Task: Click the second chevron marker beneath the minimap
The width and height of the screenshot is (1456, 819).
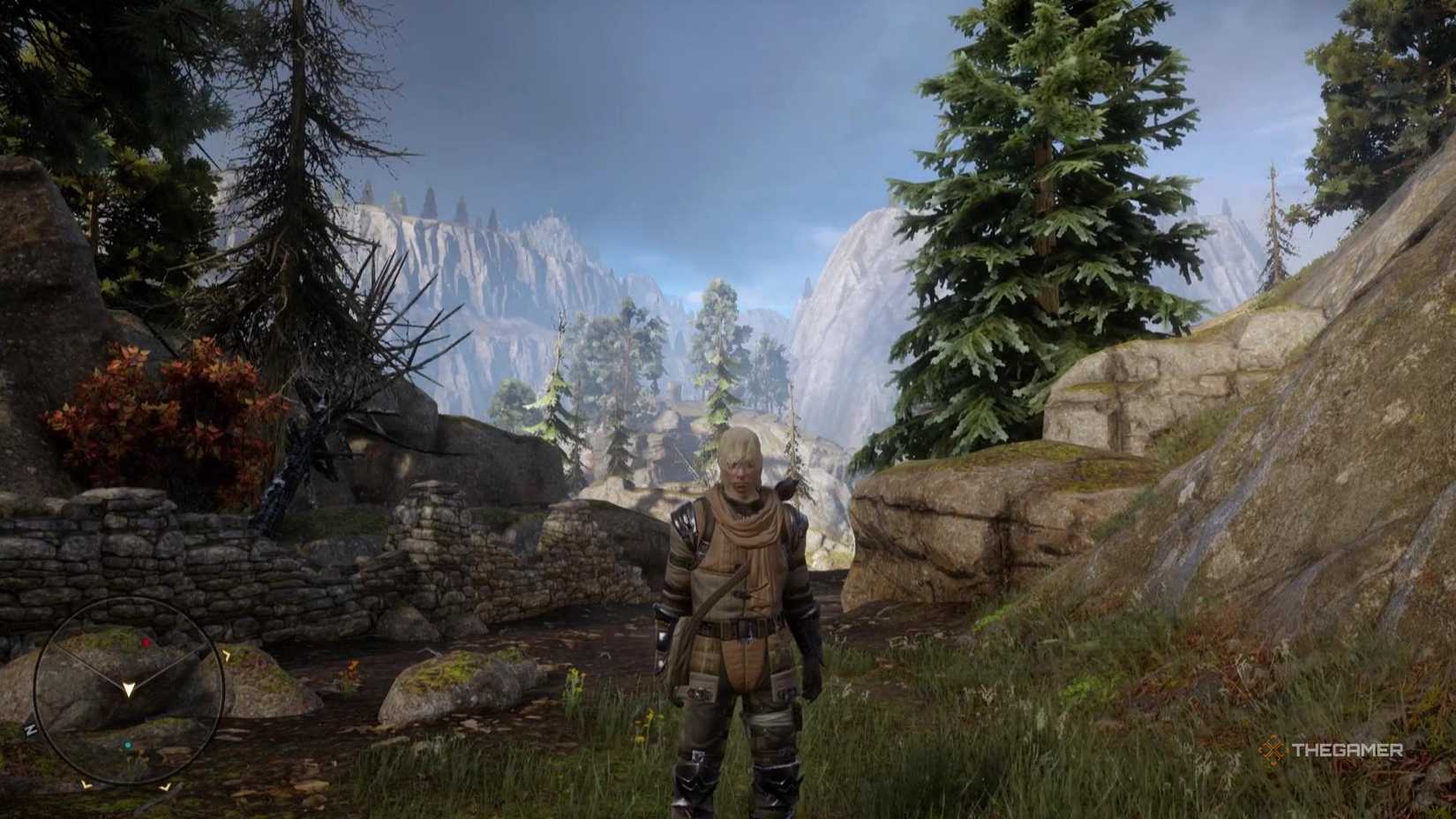Action: (x=165, y=786)
